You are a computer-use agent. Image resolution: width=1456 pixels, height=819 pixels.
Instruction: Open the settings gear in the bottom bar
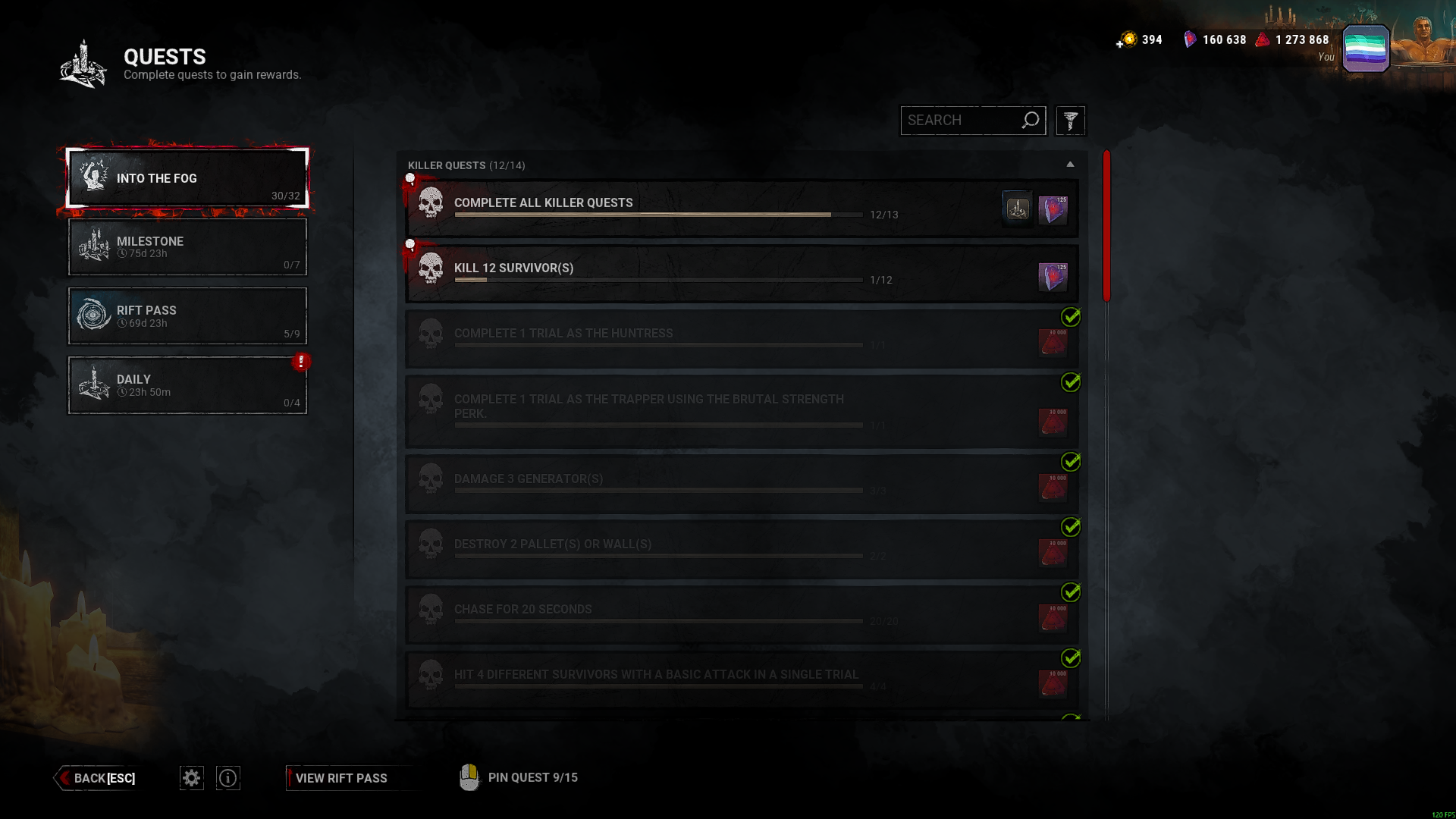[x=191, y=777]
